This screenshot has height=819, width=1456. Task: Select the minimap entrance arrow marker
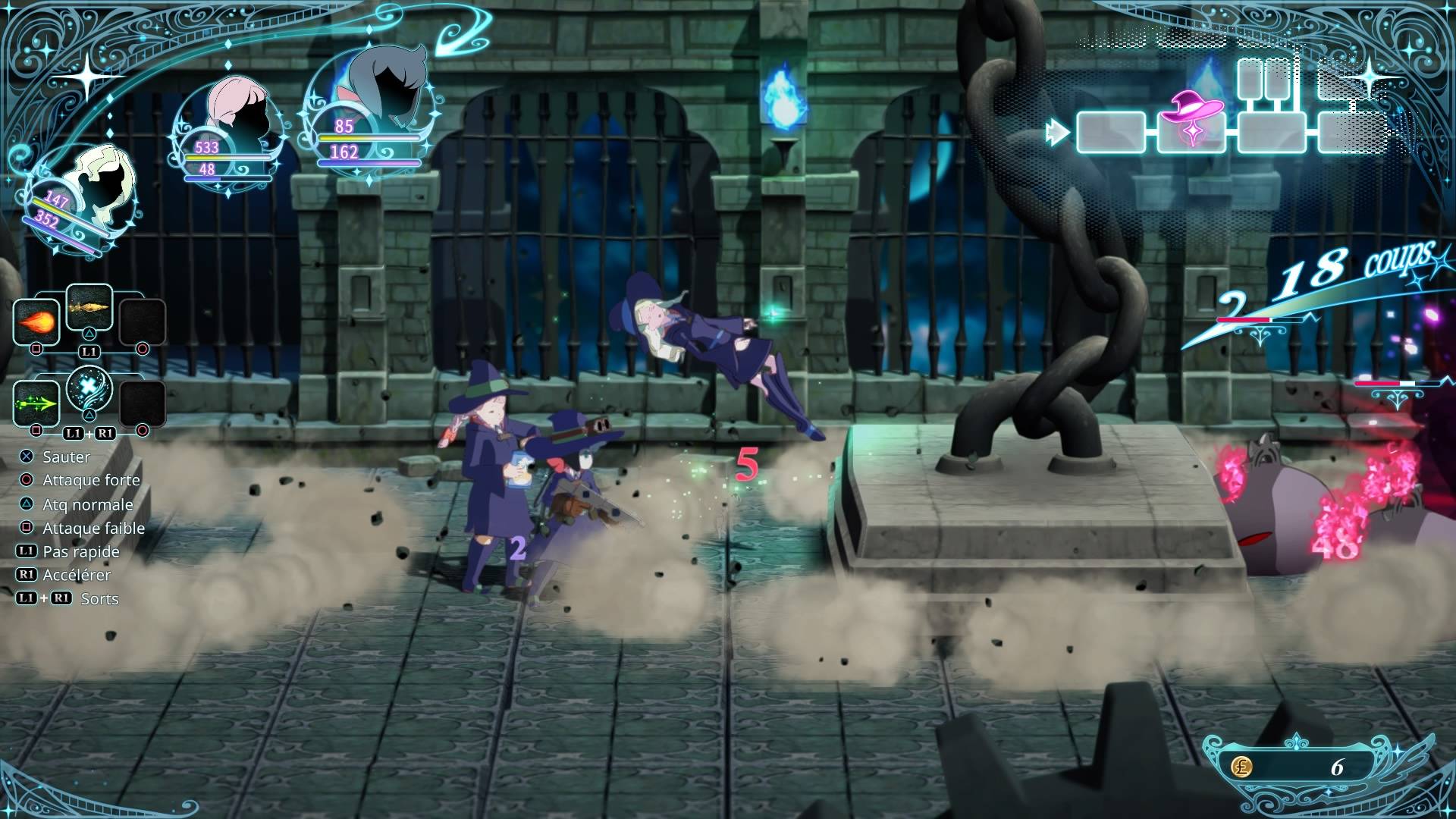tap(1056, 133)
